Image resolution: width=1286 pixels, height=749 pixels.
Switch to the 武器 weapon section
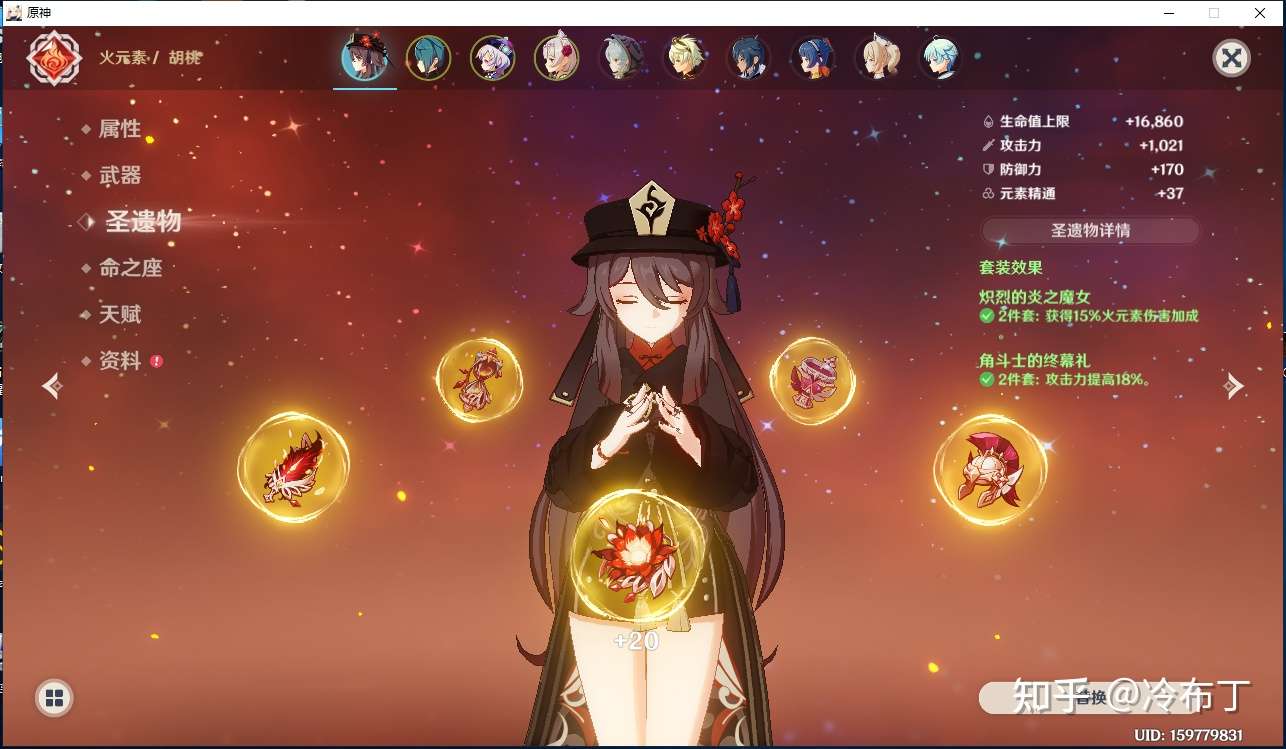pos(119,176)
